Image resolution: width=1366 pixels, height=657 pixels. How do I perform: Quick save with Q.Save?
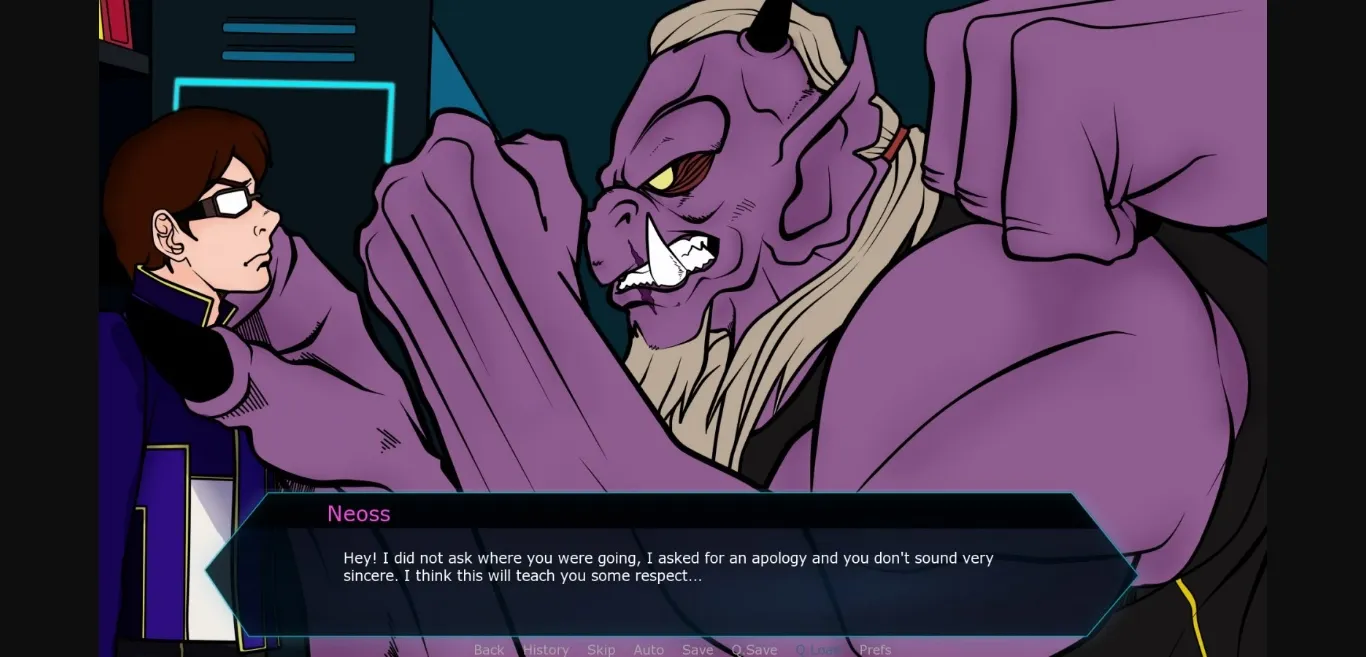click(x=753, y=650)
